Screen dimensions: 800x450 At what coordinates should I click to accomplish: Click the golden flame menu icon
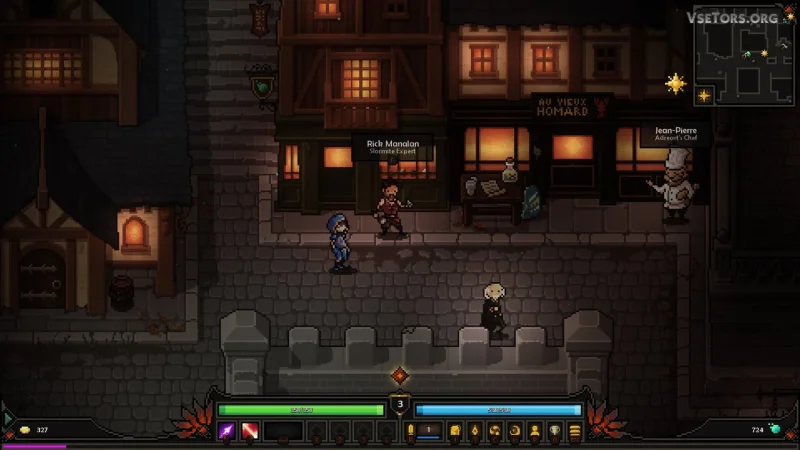pos(474,430)
